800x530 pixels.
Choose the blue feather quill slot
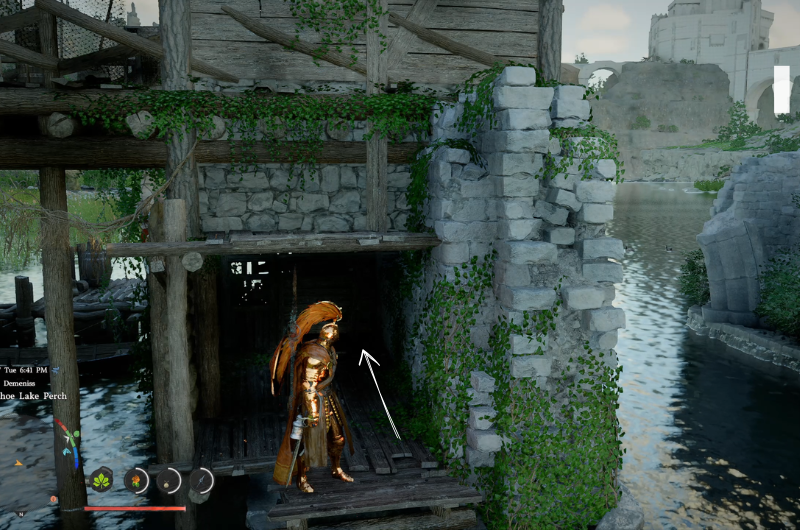coord(202,481)
